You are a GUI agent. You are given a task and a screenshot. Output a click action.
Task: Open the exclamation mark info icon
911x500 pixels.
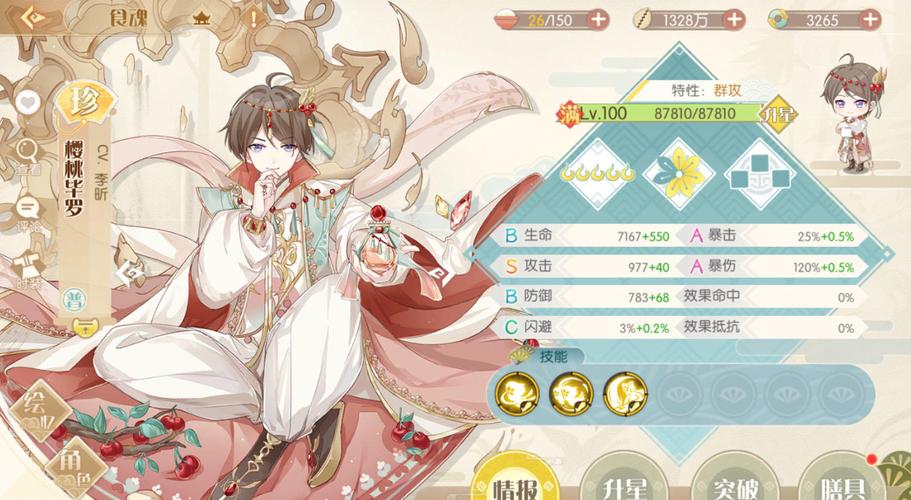(x=254, y=18)
